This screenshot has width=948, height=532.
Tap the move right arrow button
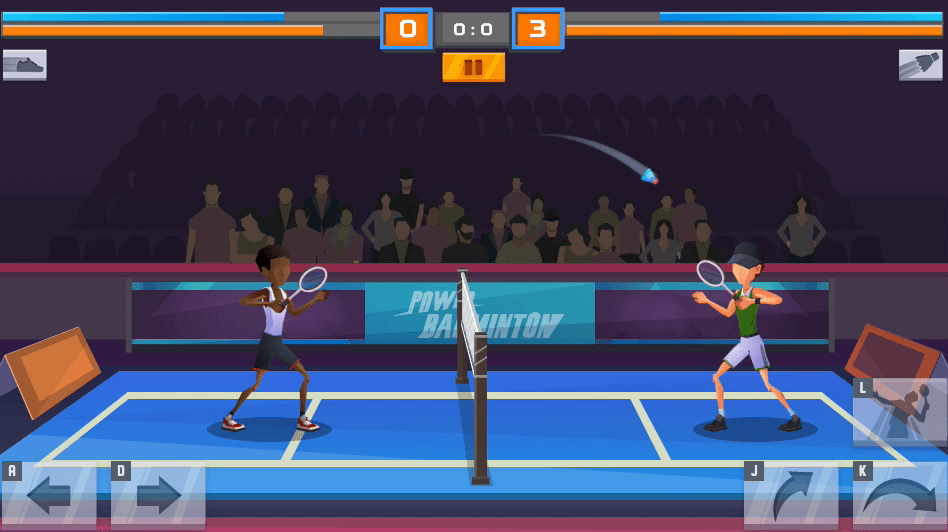tap(158, 495)
